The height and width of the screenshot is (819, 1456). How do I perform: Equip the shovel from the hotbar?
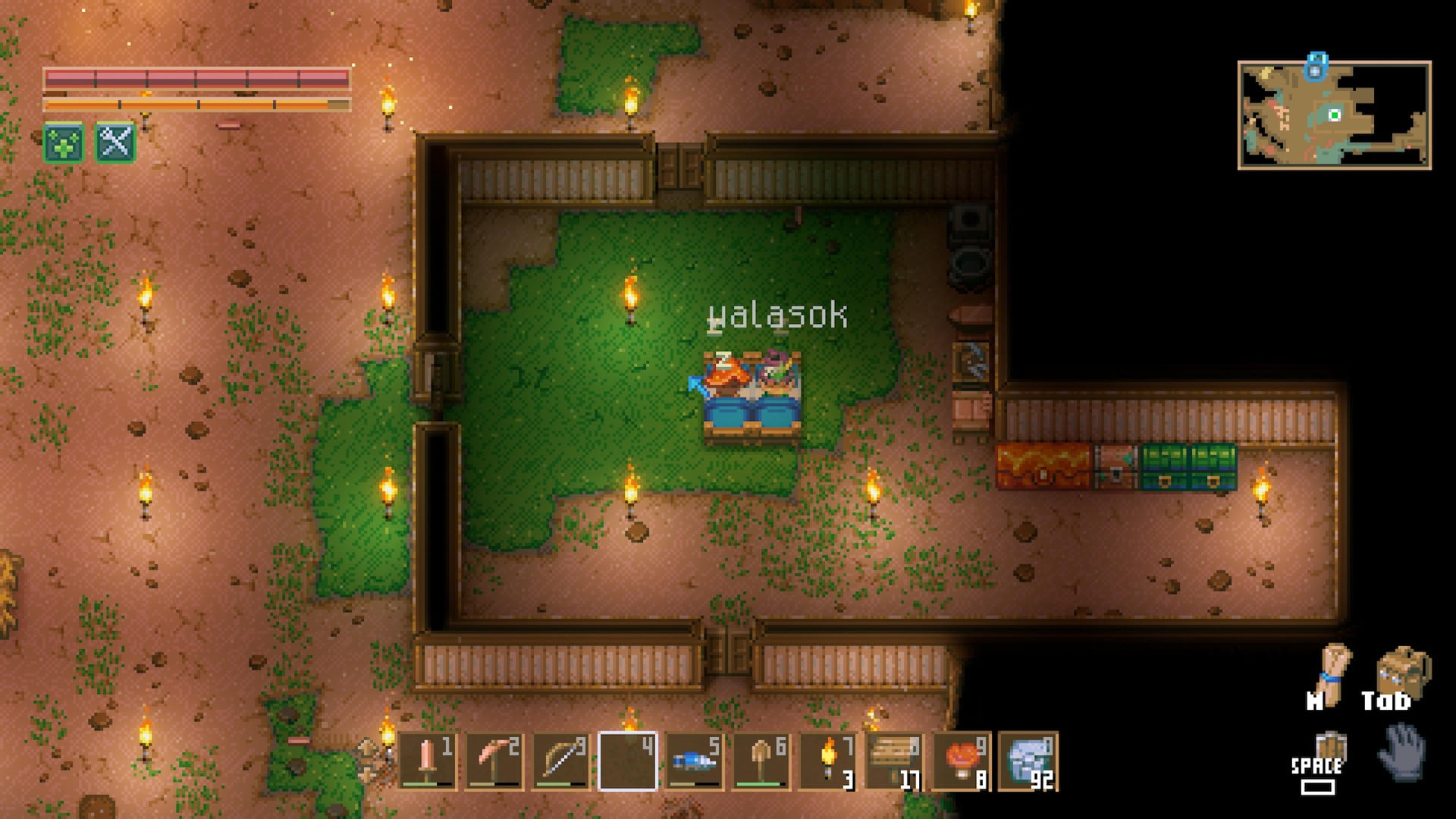761,761
